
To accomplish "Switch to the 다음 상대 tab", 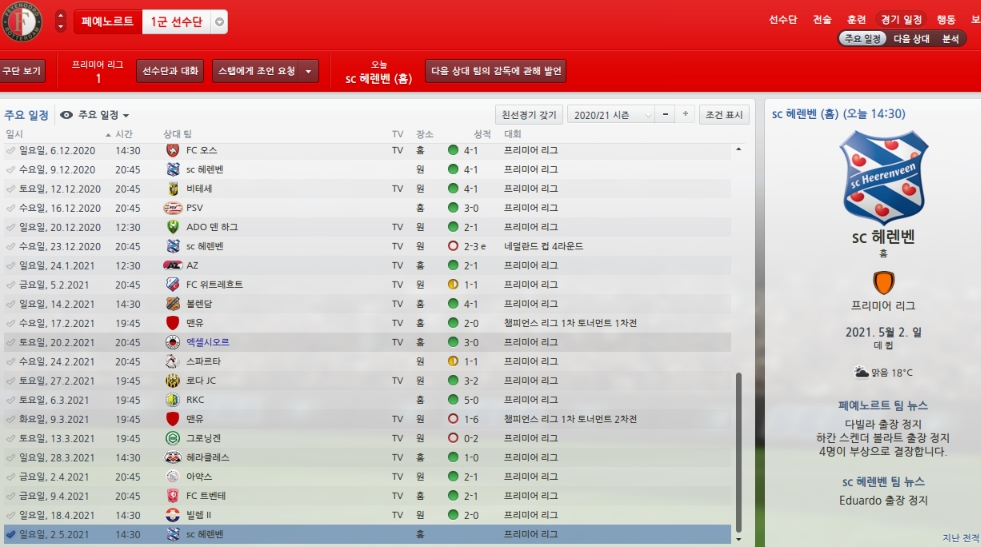I will pyautogui.click(x=912, y=39).
